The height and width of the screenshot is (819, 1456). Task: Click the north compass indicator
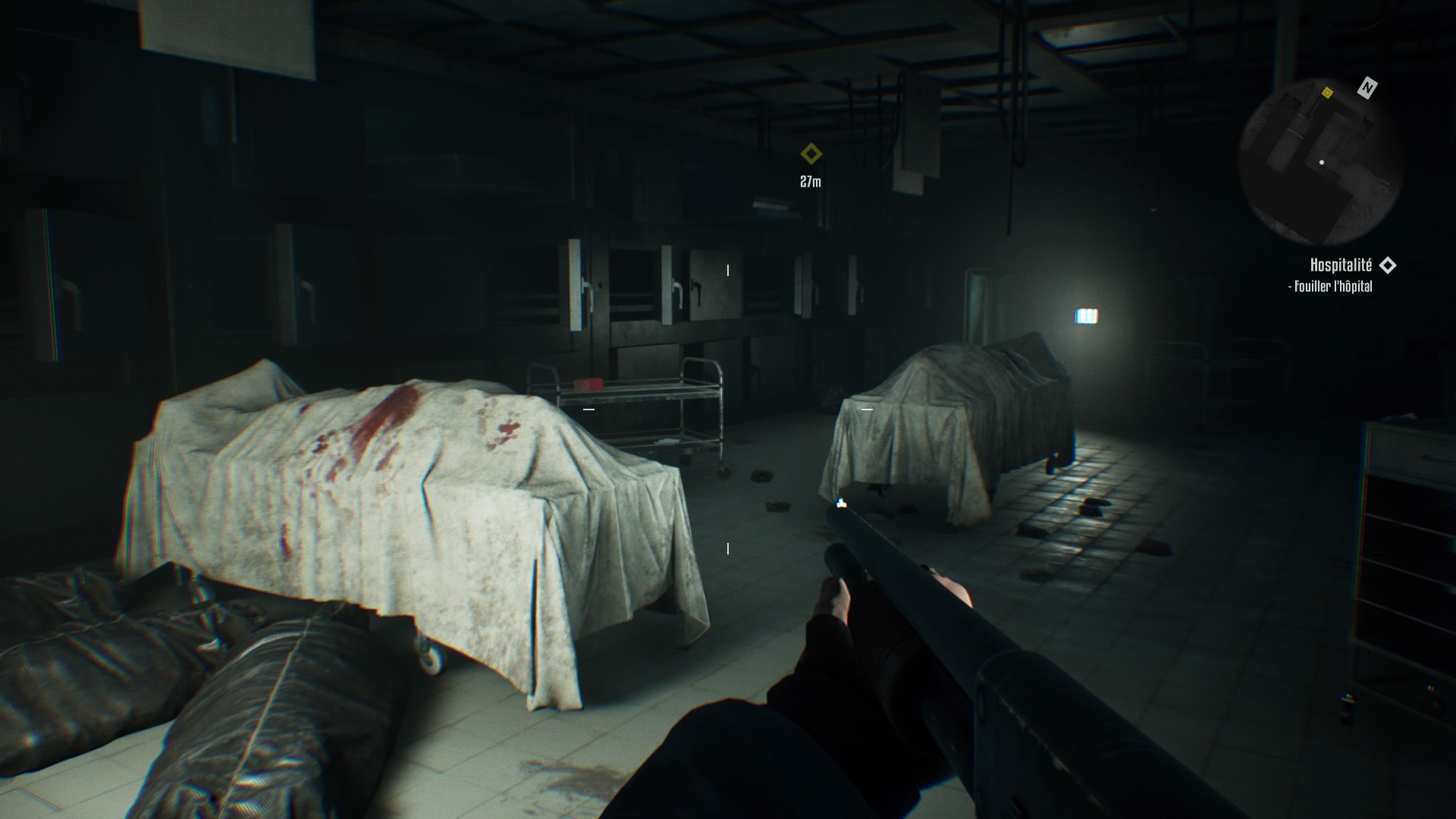1367,88
